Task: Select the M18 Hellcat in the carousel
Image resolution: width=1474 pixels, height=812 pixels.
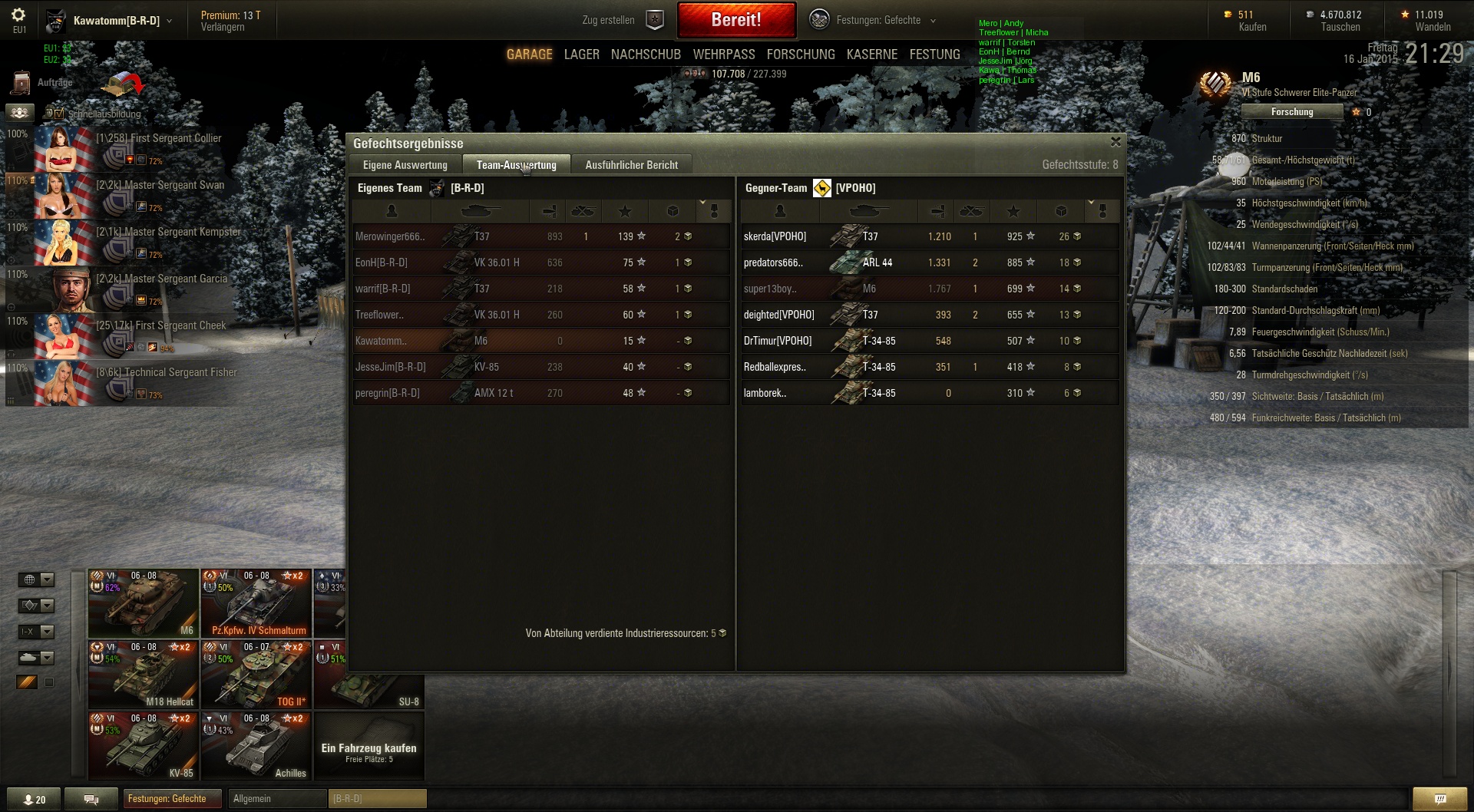Action: 144,675
